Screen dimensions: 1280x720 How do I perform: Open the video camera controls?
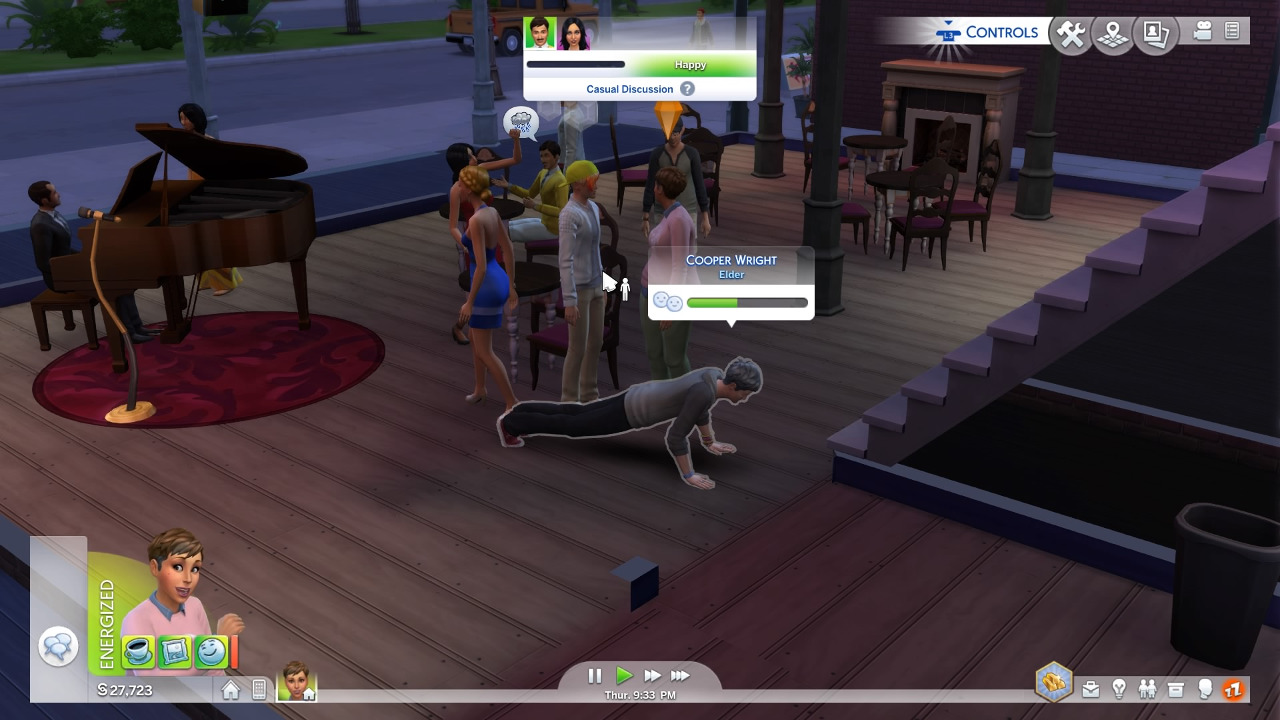click(x=1203, y=32)
